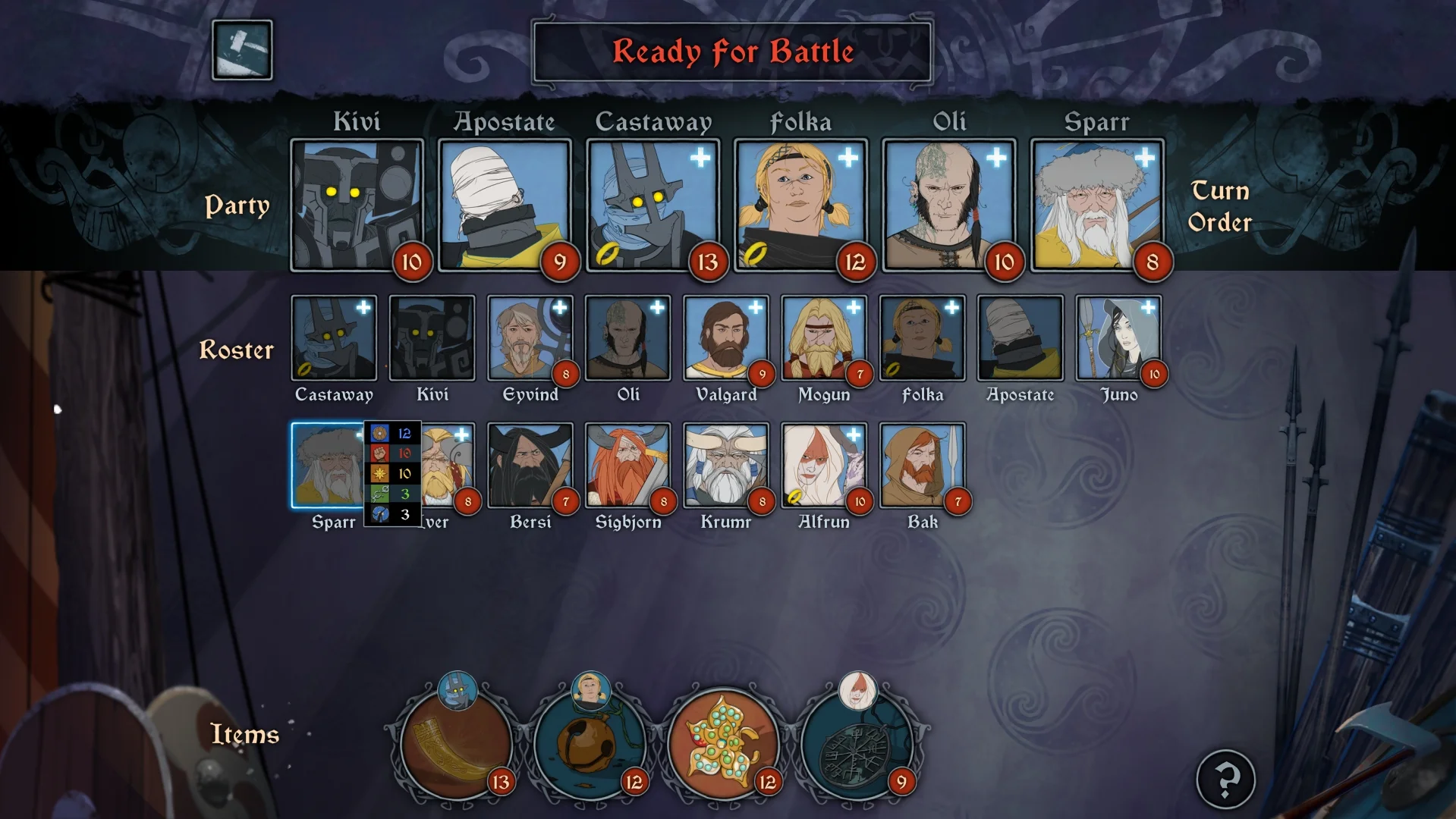Choose Bersi from the roster
Viewport: 1456px width, 819px height.
[530, 466]
